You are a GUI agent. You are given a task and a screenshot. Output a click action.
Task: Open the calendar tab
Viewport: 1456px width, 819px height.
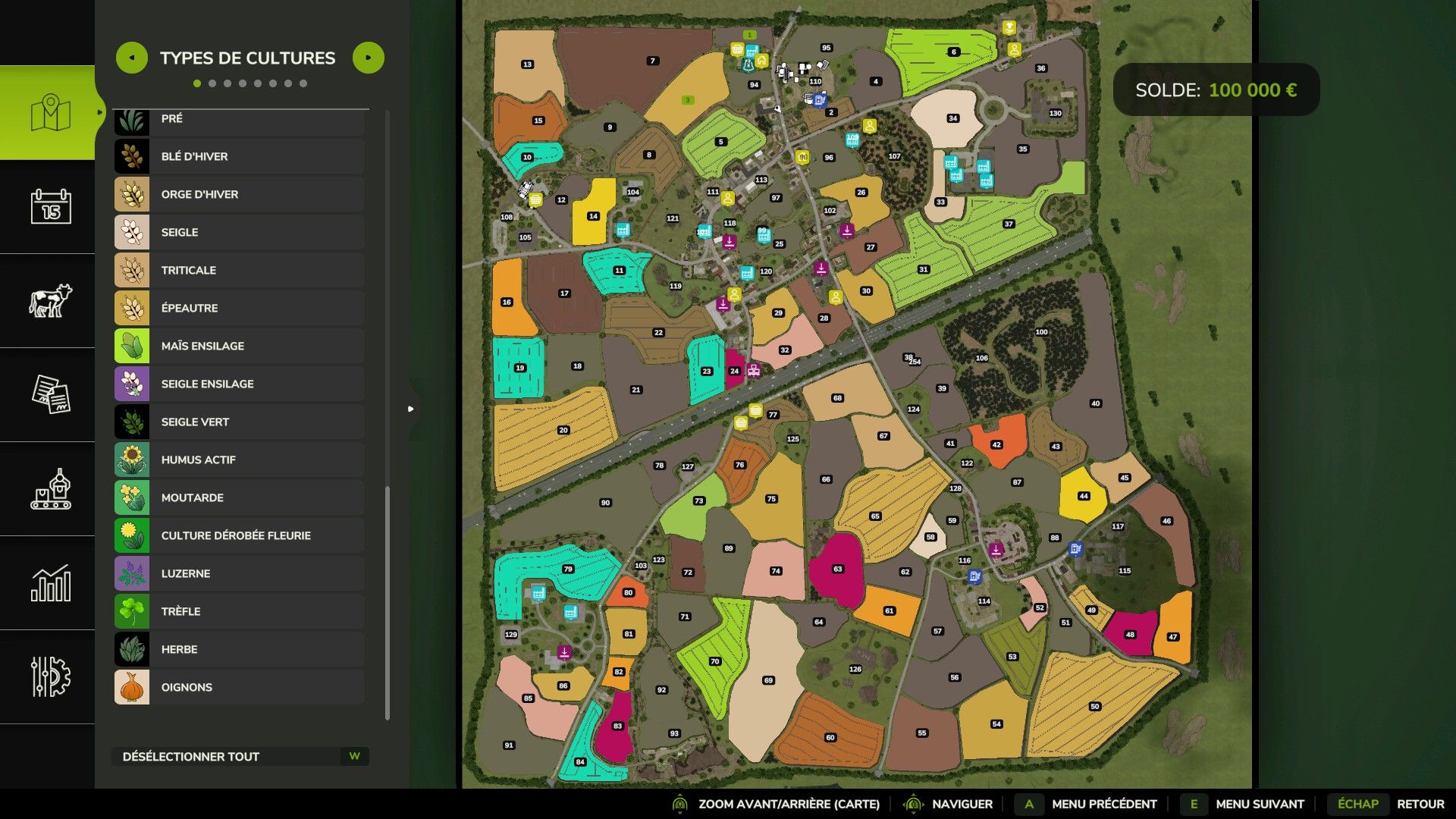[x=51, y=206]
